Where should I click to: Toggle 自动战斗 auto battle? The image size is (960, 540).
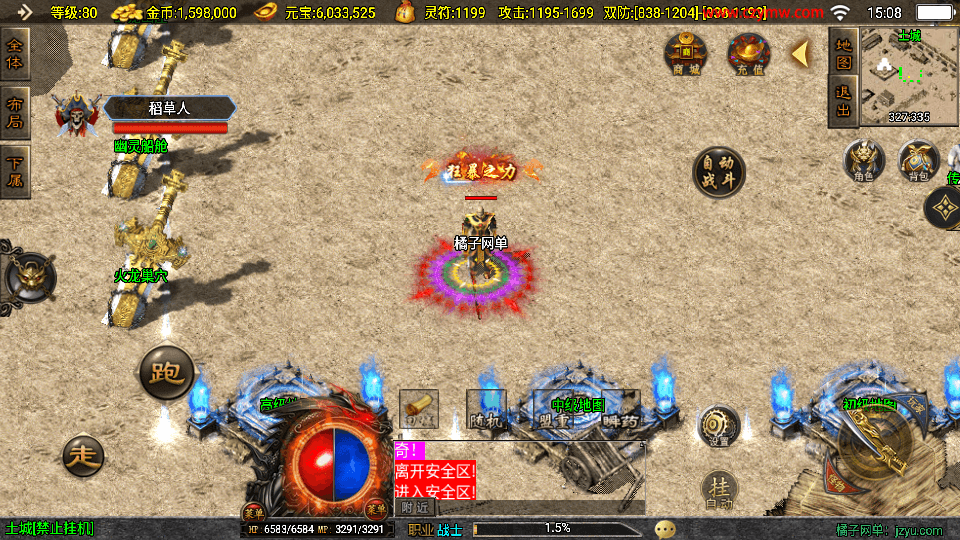tap(719, 172)
